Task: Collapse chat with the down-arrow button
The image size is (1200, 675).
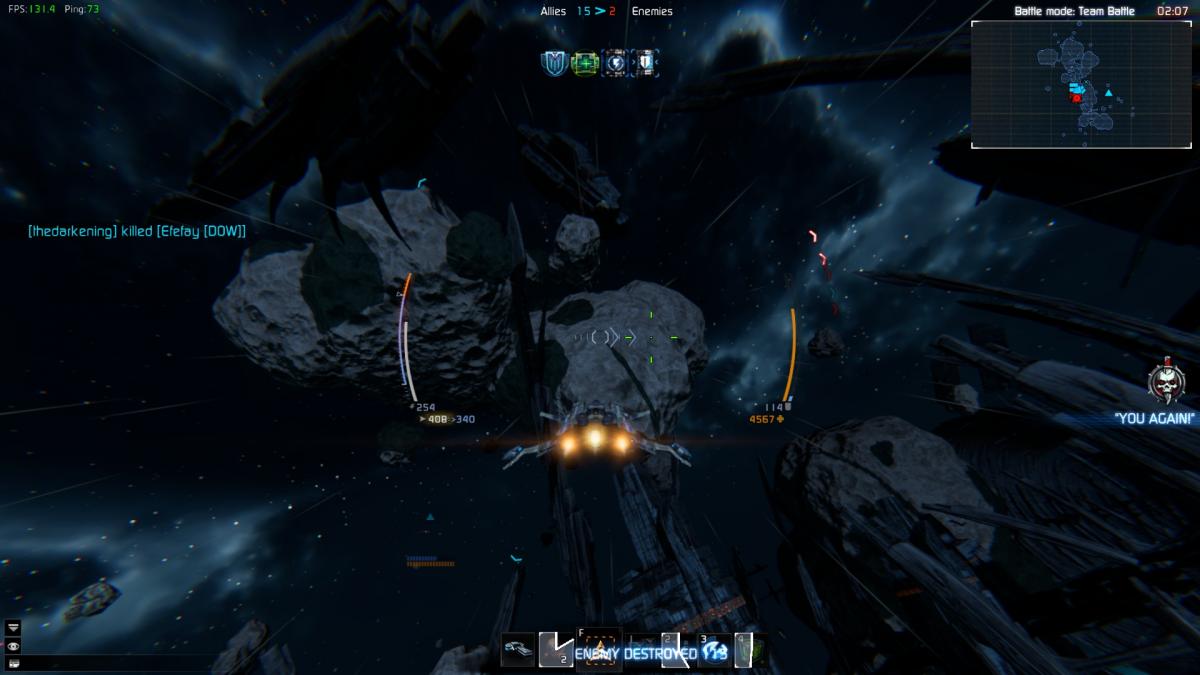Action: [13, 627]
